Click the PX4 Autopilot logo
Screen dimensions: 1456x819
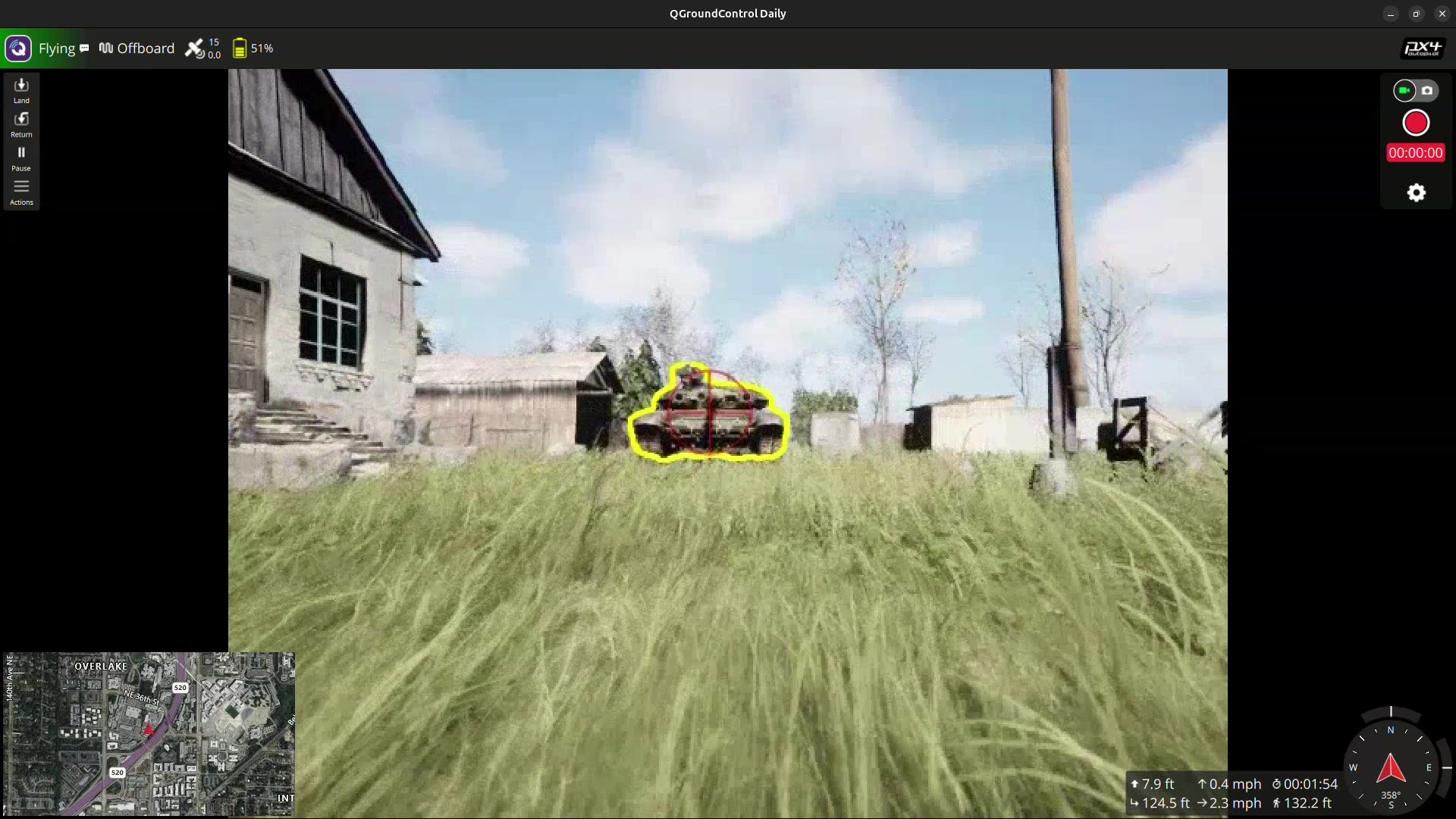tap(1421, 48)
